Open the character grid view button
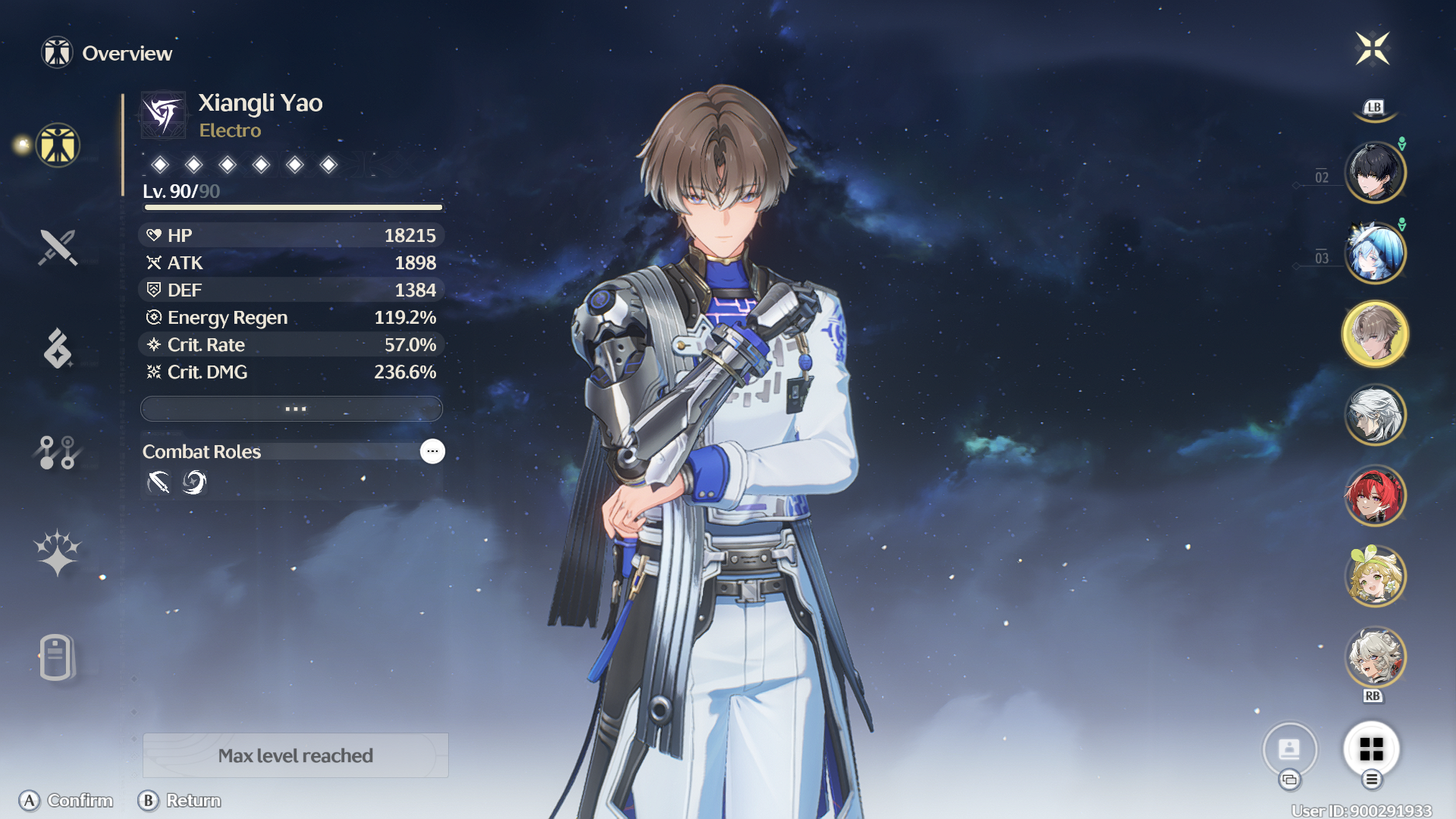The width and height of the screenshot is (1456, 819). (x=1371, y=749)
